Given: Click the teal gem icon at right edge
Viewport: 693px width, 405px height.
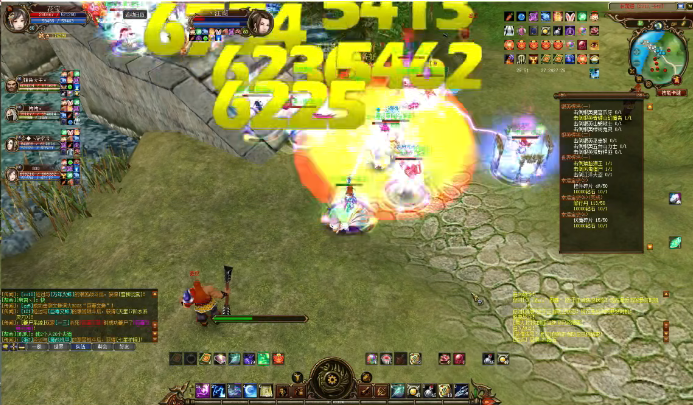Looking at the screenshot, I should tap(675, 243).
